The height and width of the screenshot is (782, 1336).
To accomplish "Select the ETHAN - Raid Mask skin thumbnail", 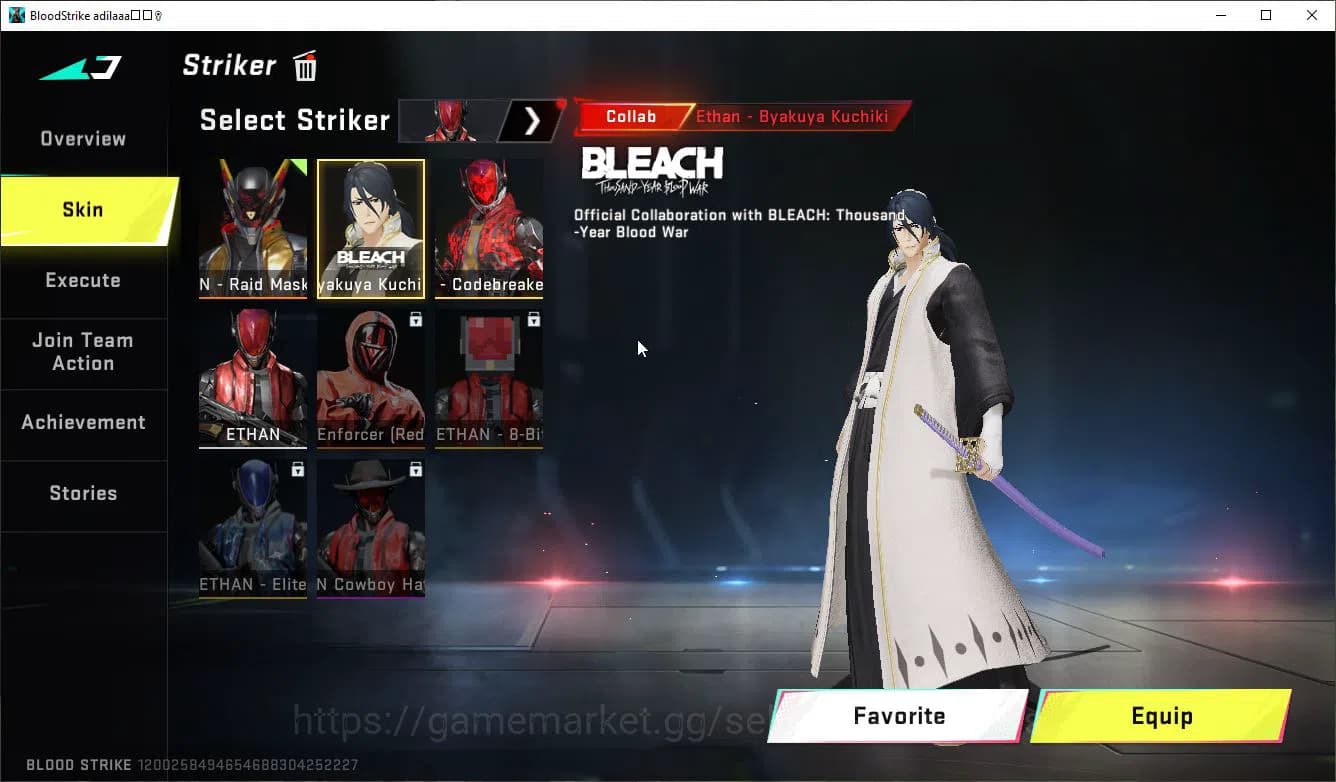I will pyautogui.click(x=253, y=228).
